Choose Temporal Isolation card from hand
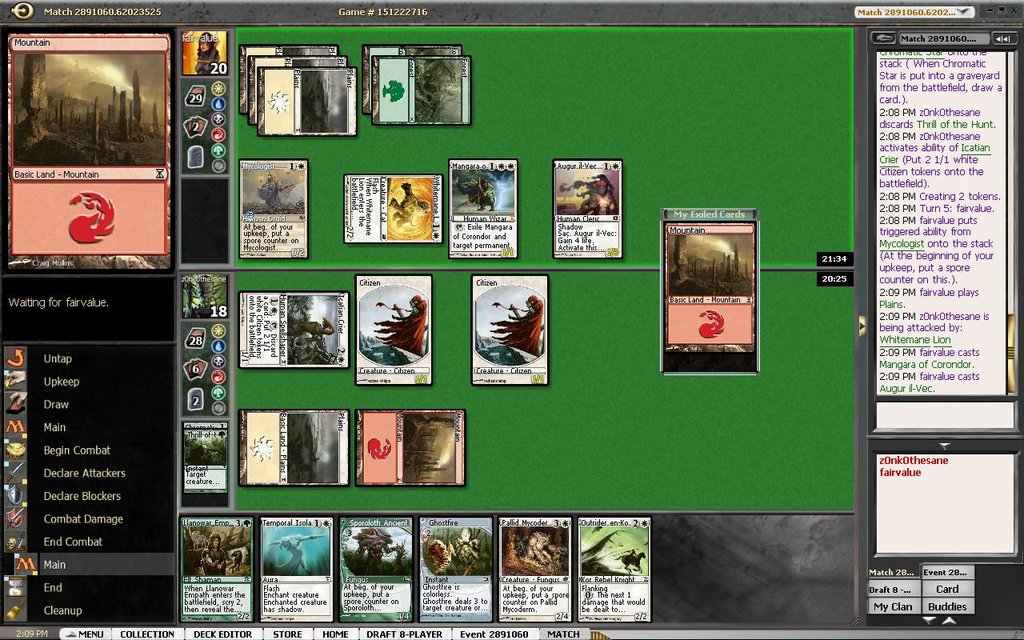 pos(295,568)
